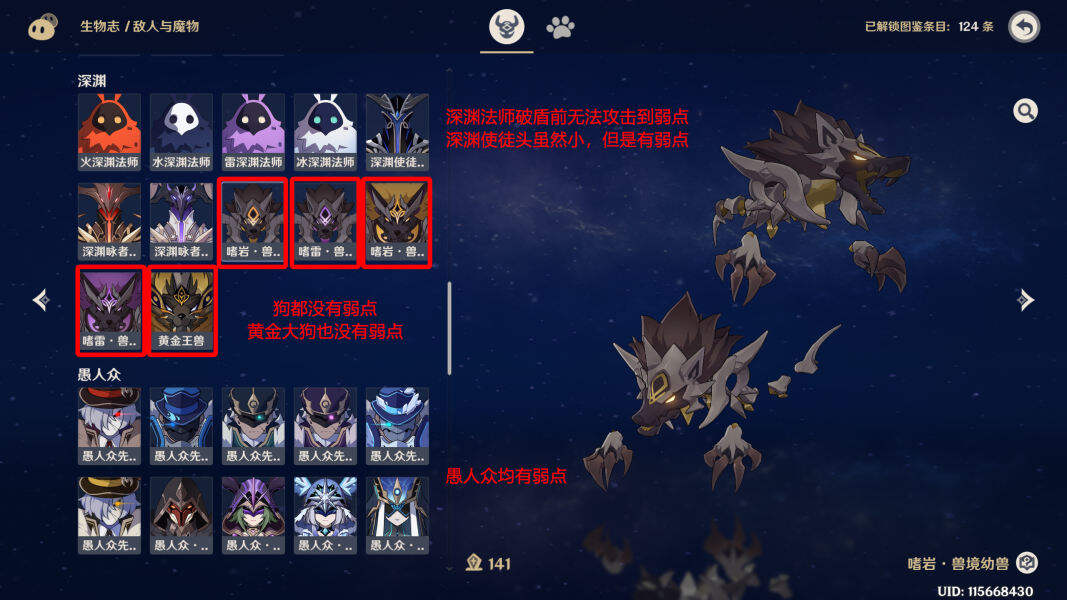This screenshot has height=600, width=1067.
Task: Select the purple 嗜雷 hound in bottom Abyss row
Action: 109,310
